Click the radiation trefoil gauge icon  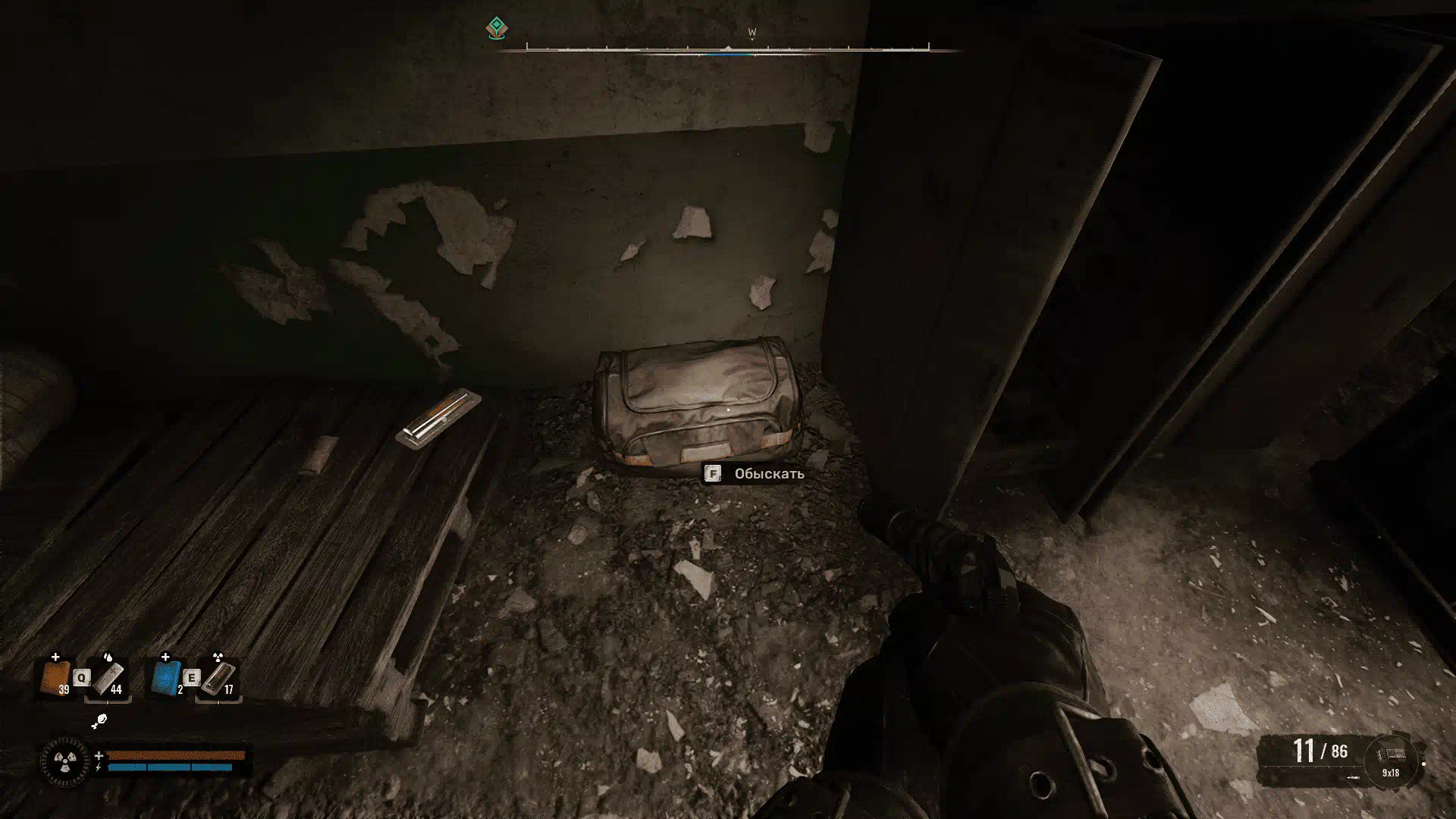pos(64,761)
